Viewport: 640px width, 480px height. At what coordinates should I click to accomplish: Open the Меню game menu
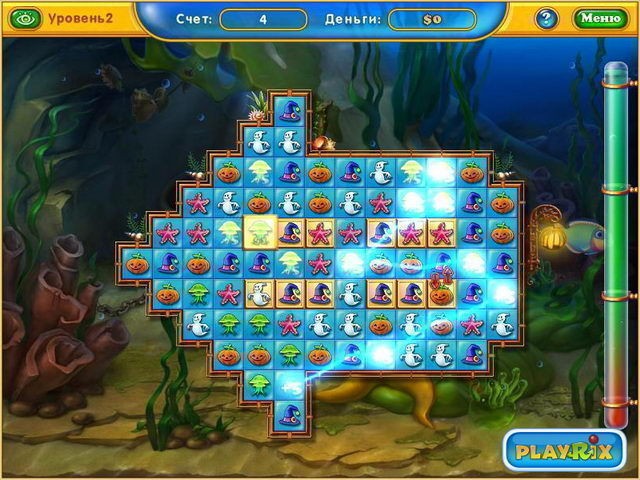point(599,17)
